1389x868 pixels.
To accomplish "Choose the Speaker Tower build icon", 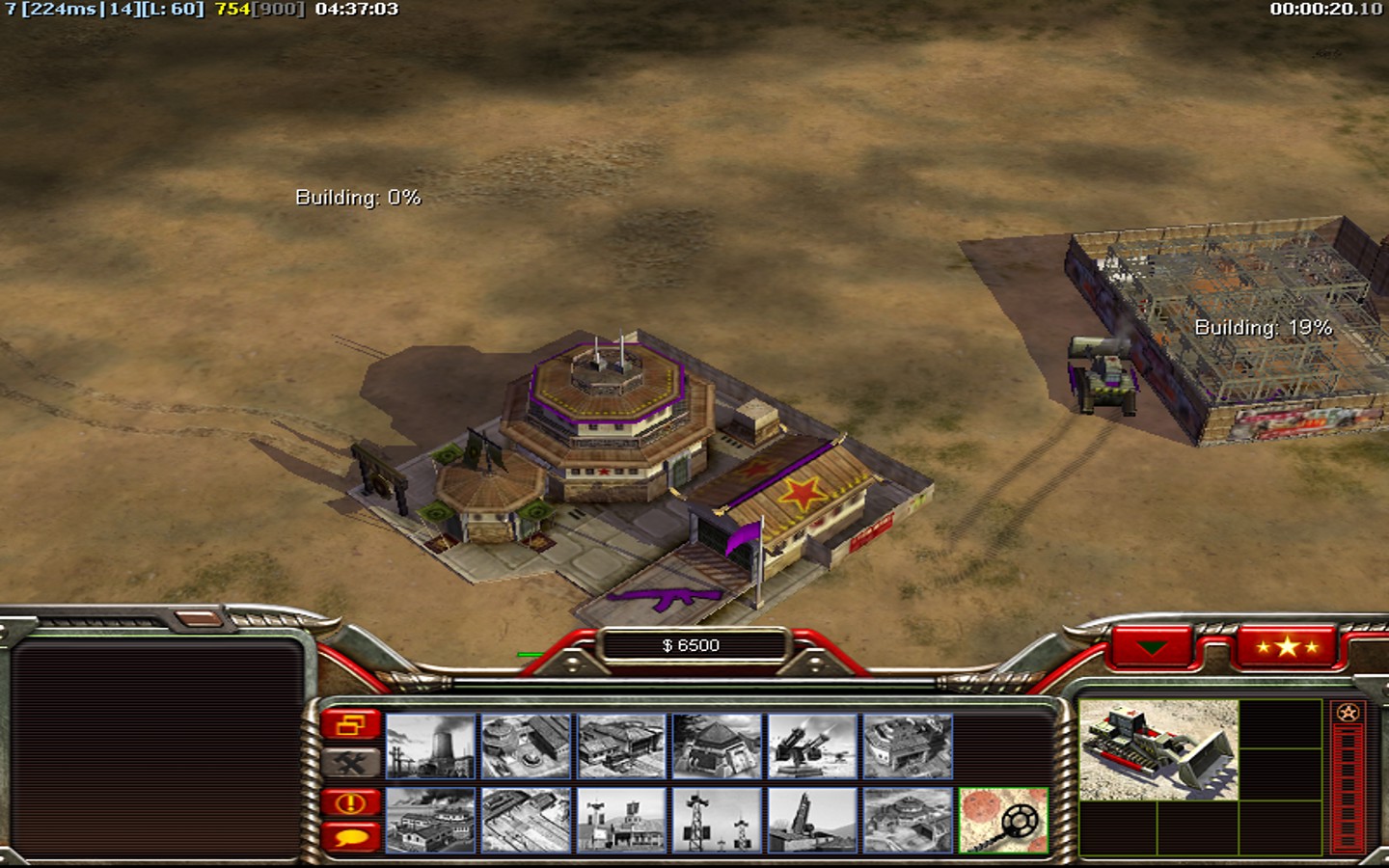I will (x=717, y=820).
